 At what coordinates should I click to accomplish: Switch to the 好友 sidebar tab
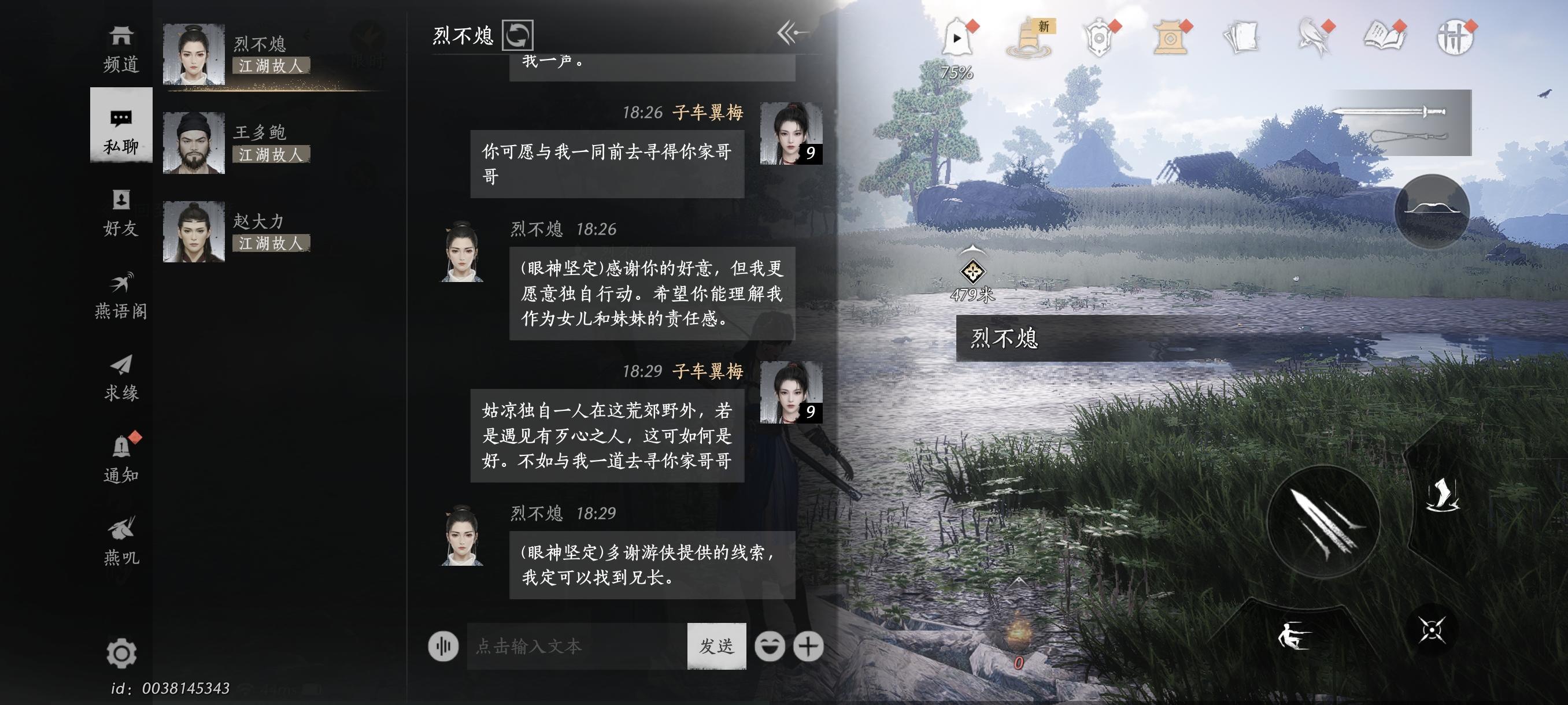pyautogui.click(x=121, y=213)
